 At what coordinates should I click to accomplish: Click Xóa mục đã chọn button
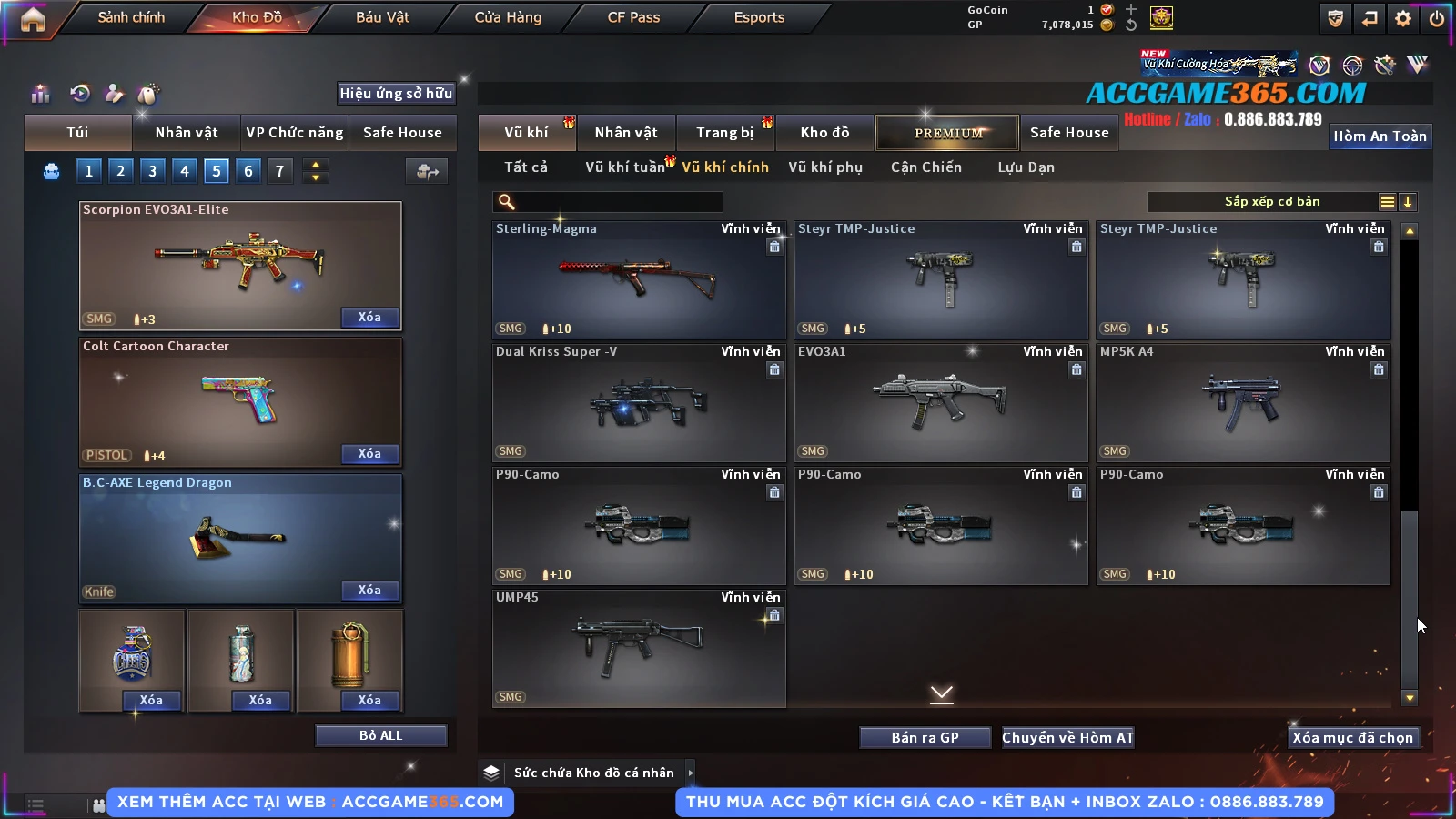1352,737
